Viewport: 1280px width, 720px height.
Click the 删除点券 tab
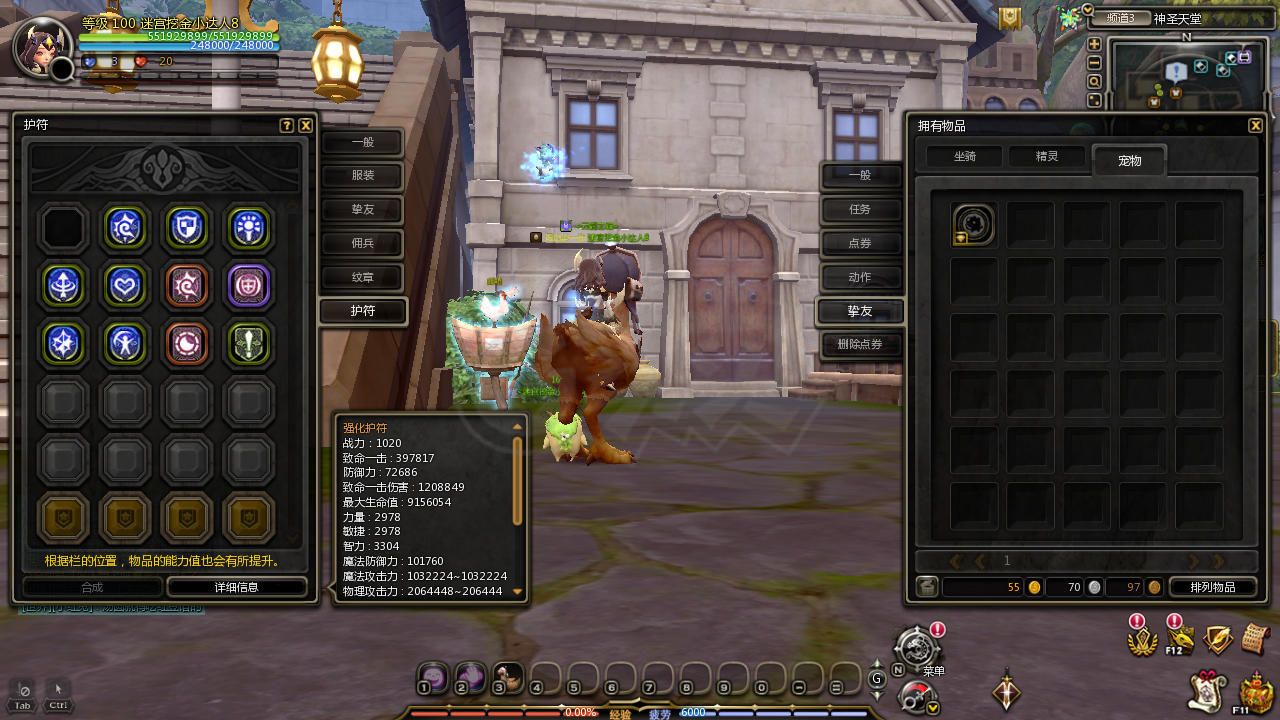(x=860, y=345)
